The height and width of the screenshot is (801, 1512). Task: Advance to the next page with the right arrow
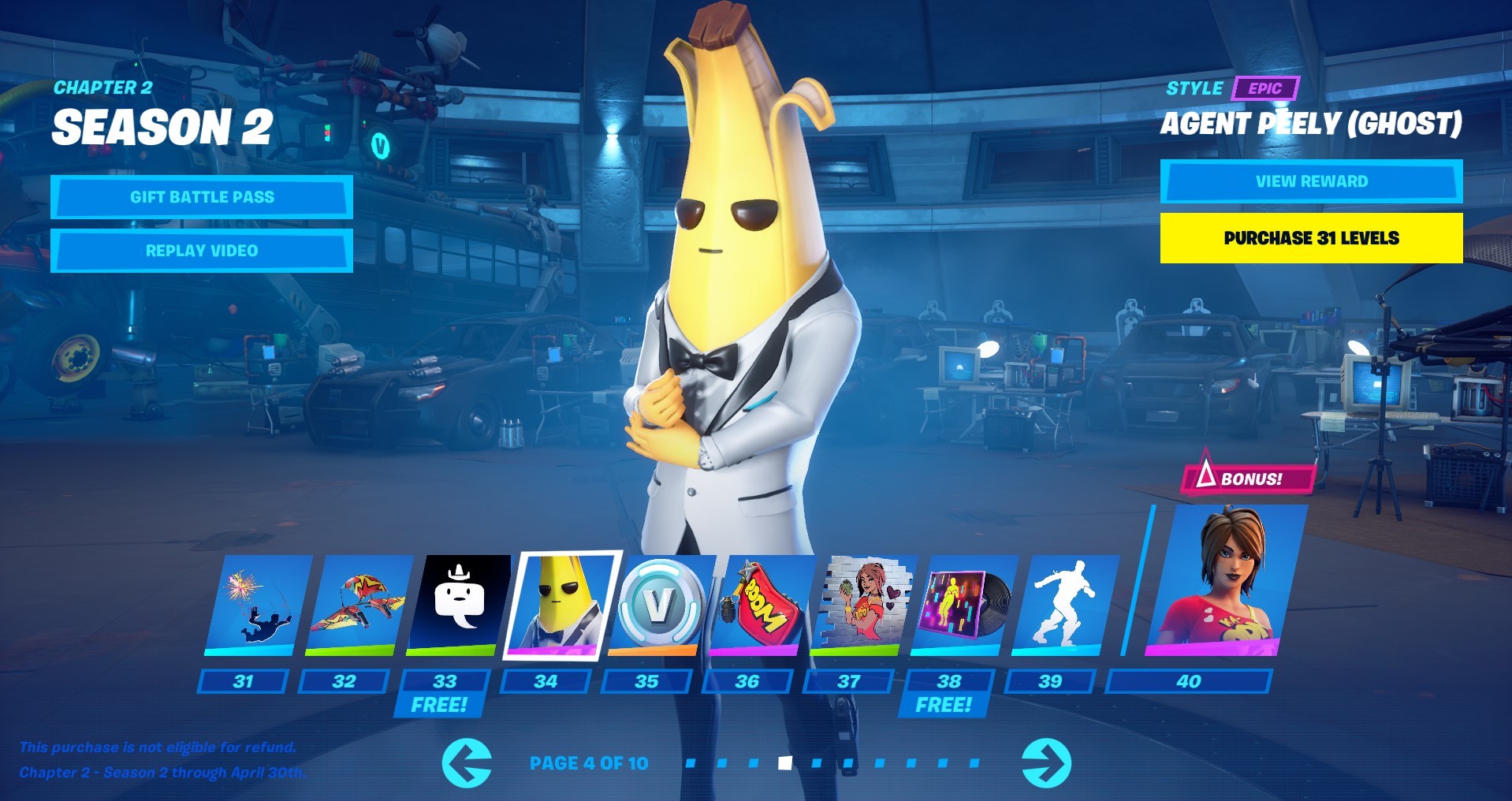(x=1048, y=762)
